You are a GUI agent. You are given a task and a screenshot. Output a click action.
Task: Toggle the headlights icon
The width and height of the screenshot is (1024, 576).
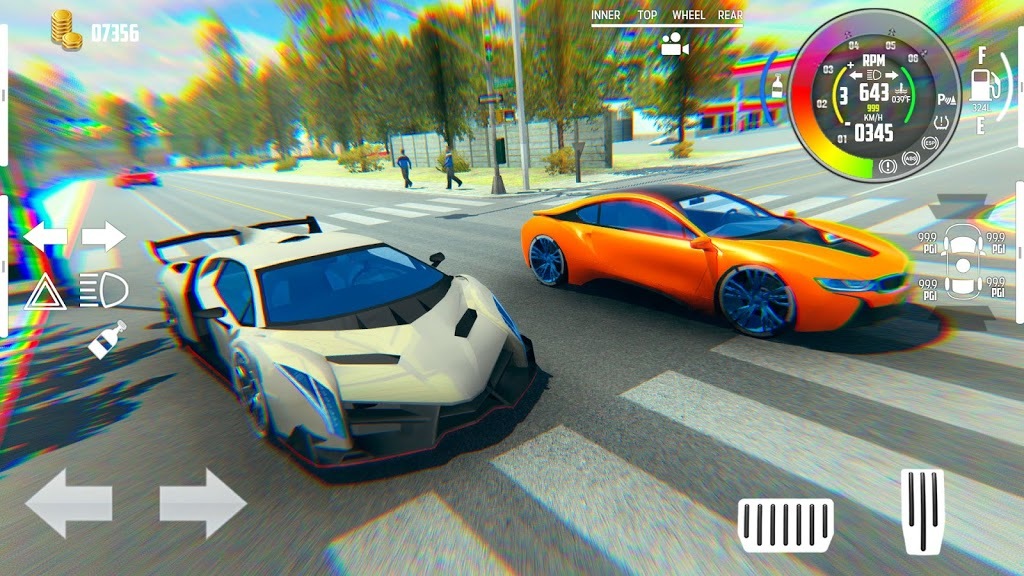pyautogui.click(x=104, y=291)
